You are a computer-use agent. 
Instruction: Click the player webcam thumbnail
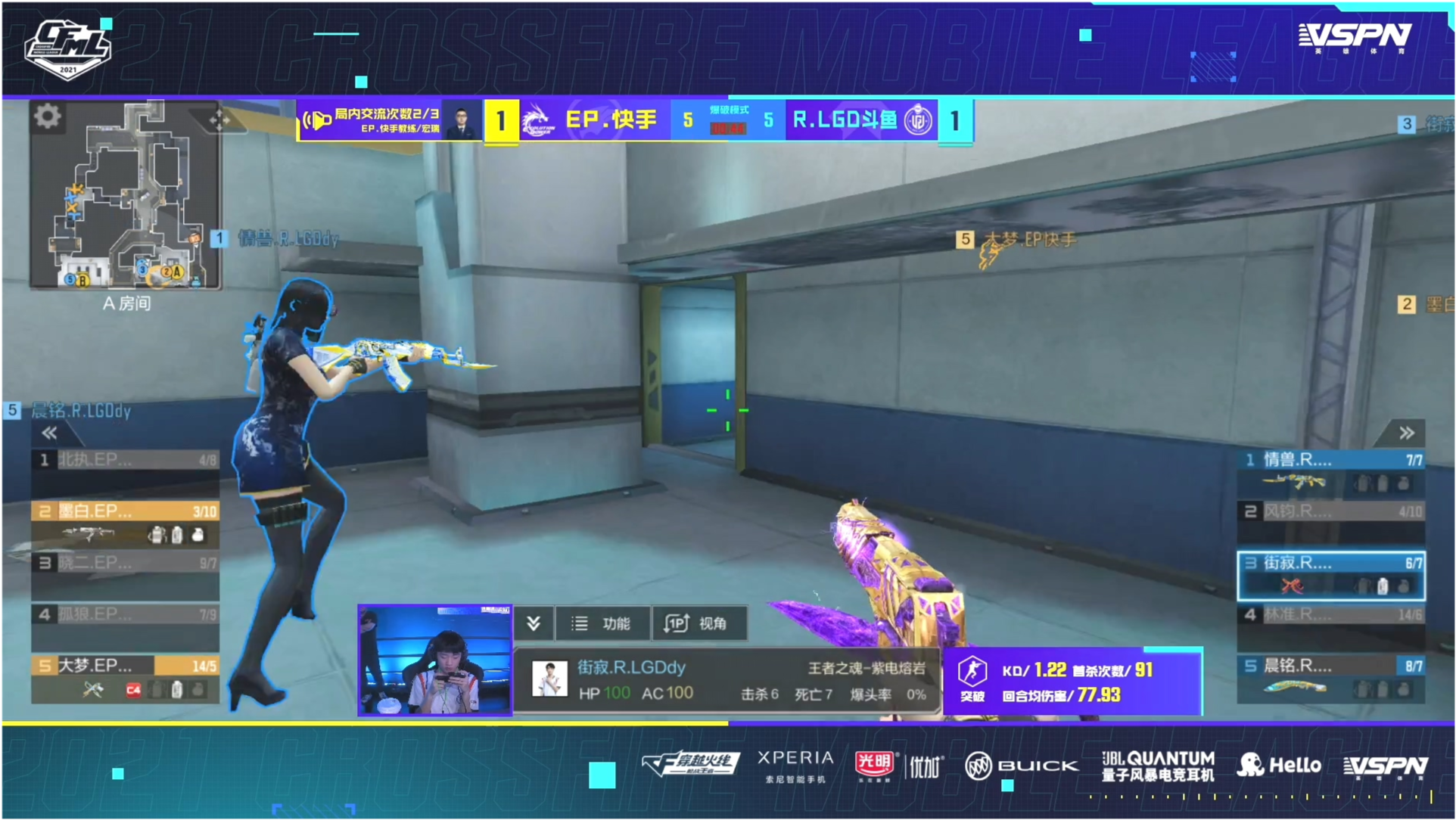pyautogui.click(x=434, y=660)
